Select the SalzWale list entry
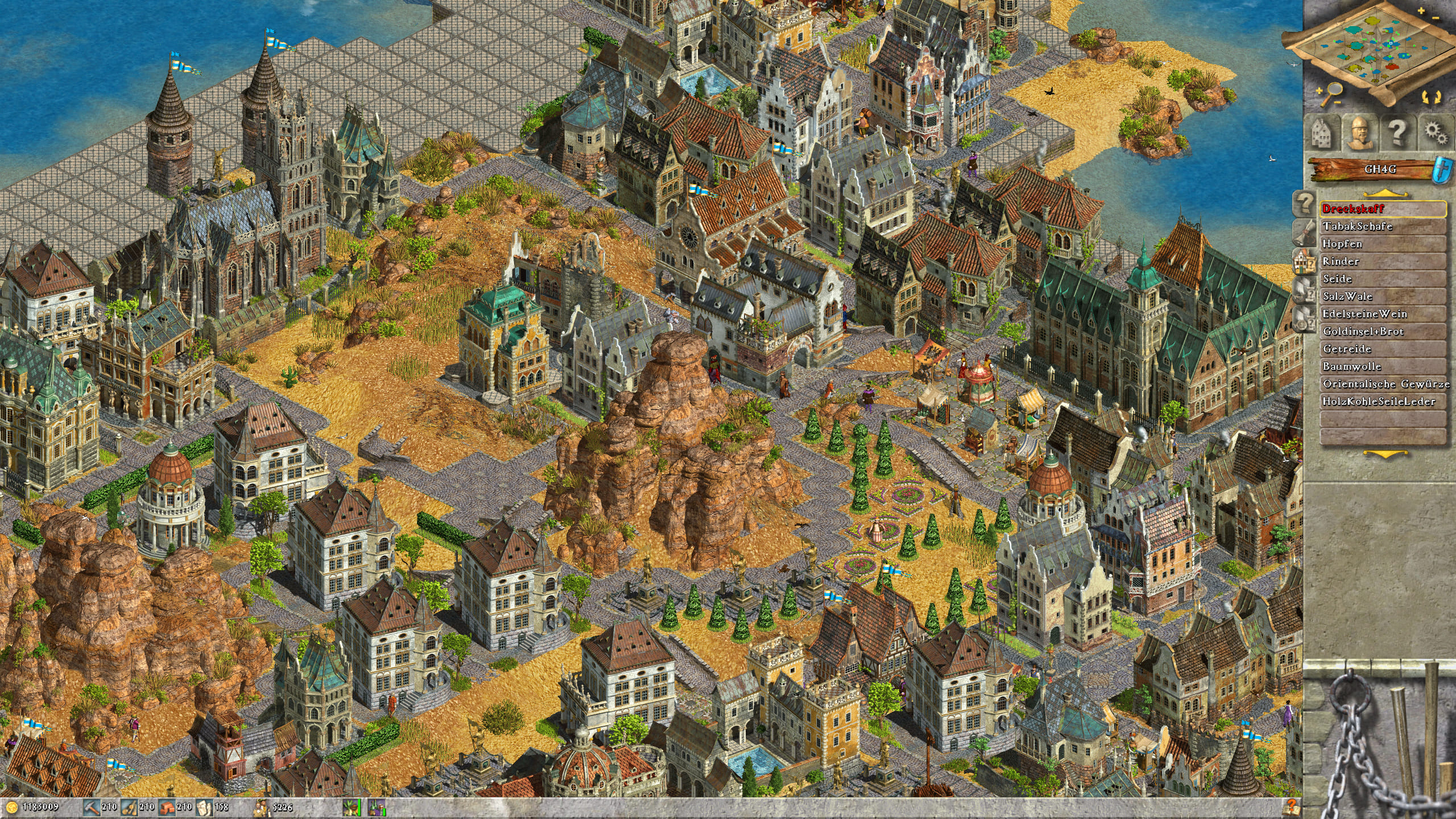 [1382, 296]
